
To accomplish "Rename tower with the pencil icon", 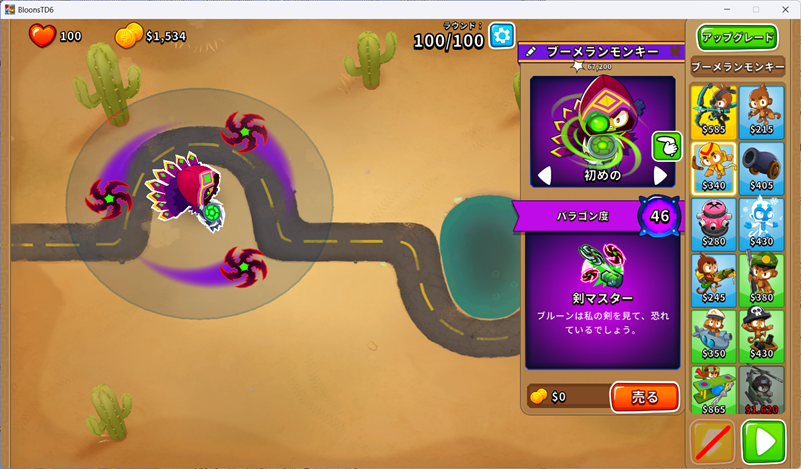I will point(530,51).
